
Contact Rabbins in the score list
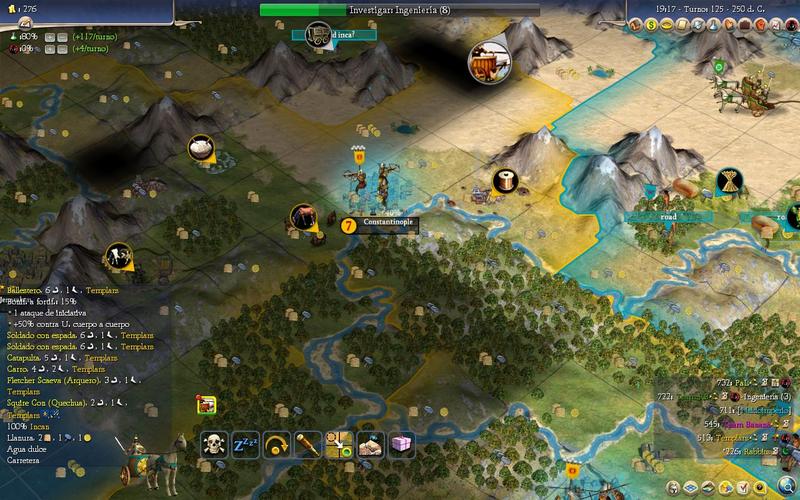coord(750,452)
